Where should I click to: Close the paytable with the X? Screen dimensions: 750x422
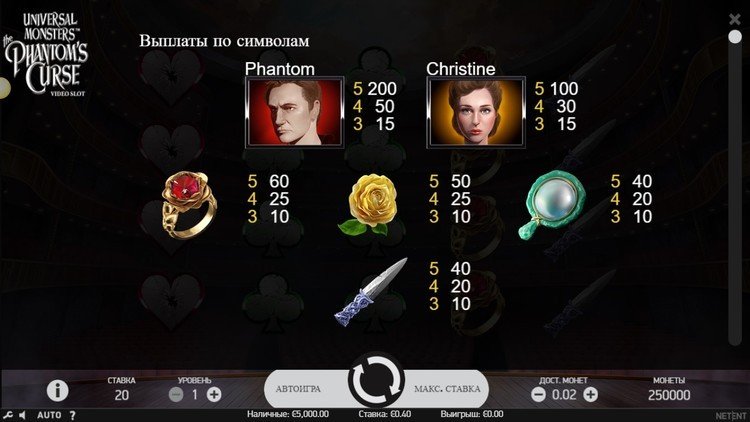point(736,17)
